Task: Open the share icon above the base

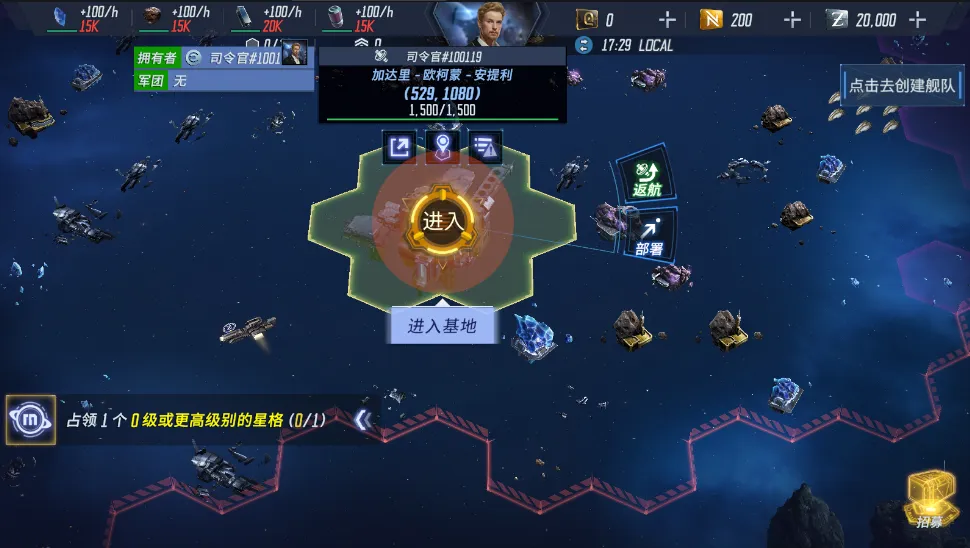Action: 399,148
